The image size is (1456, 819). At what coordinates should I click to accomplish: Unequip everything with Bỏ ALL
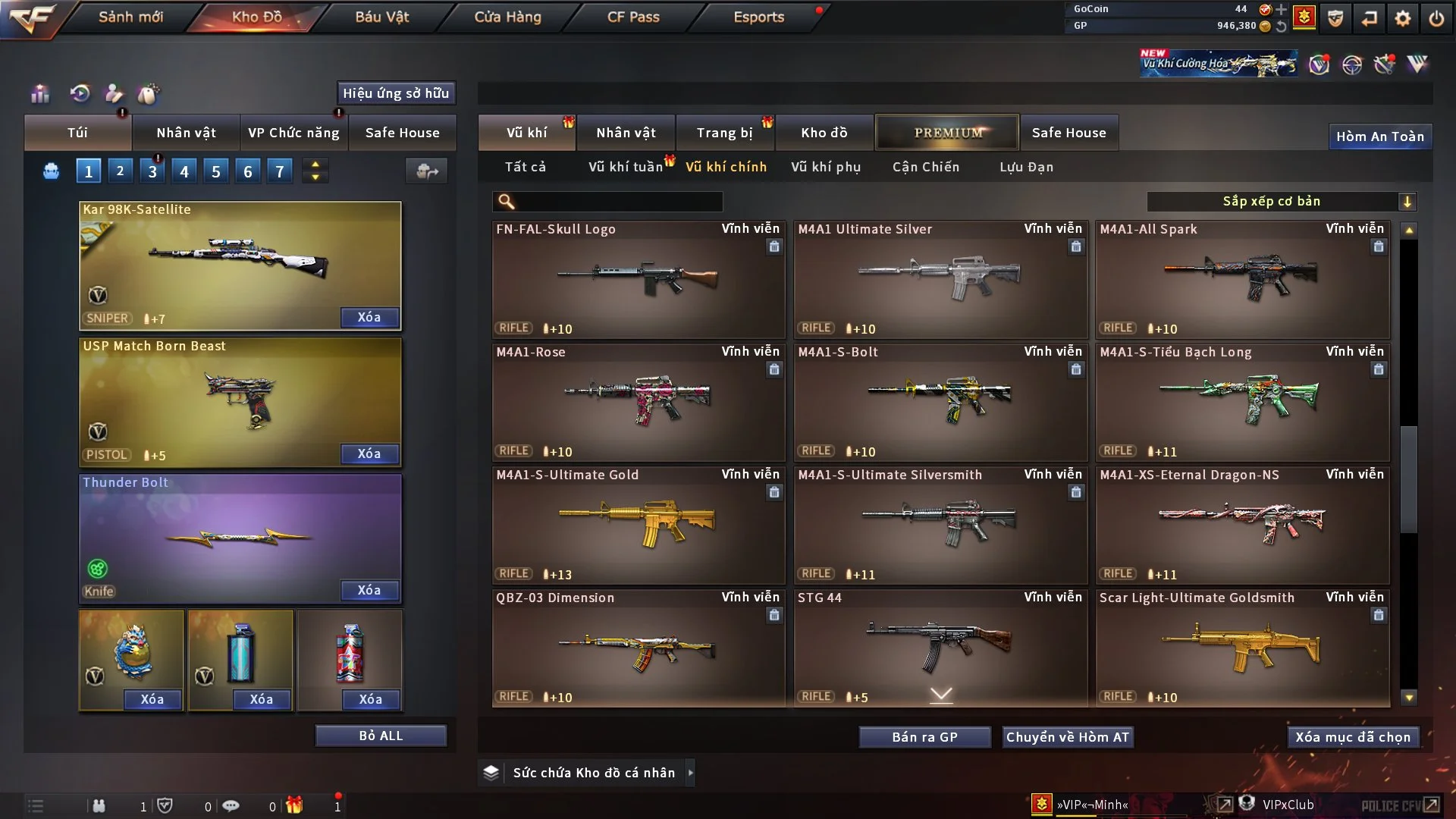(x=381, y=736)
